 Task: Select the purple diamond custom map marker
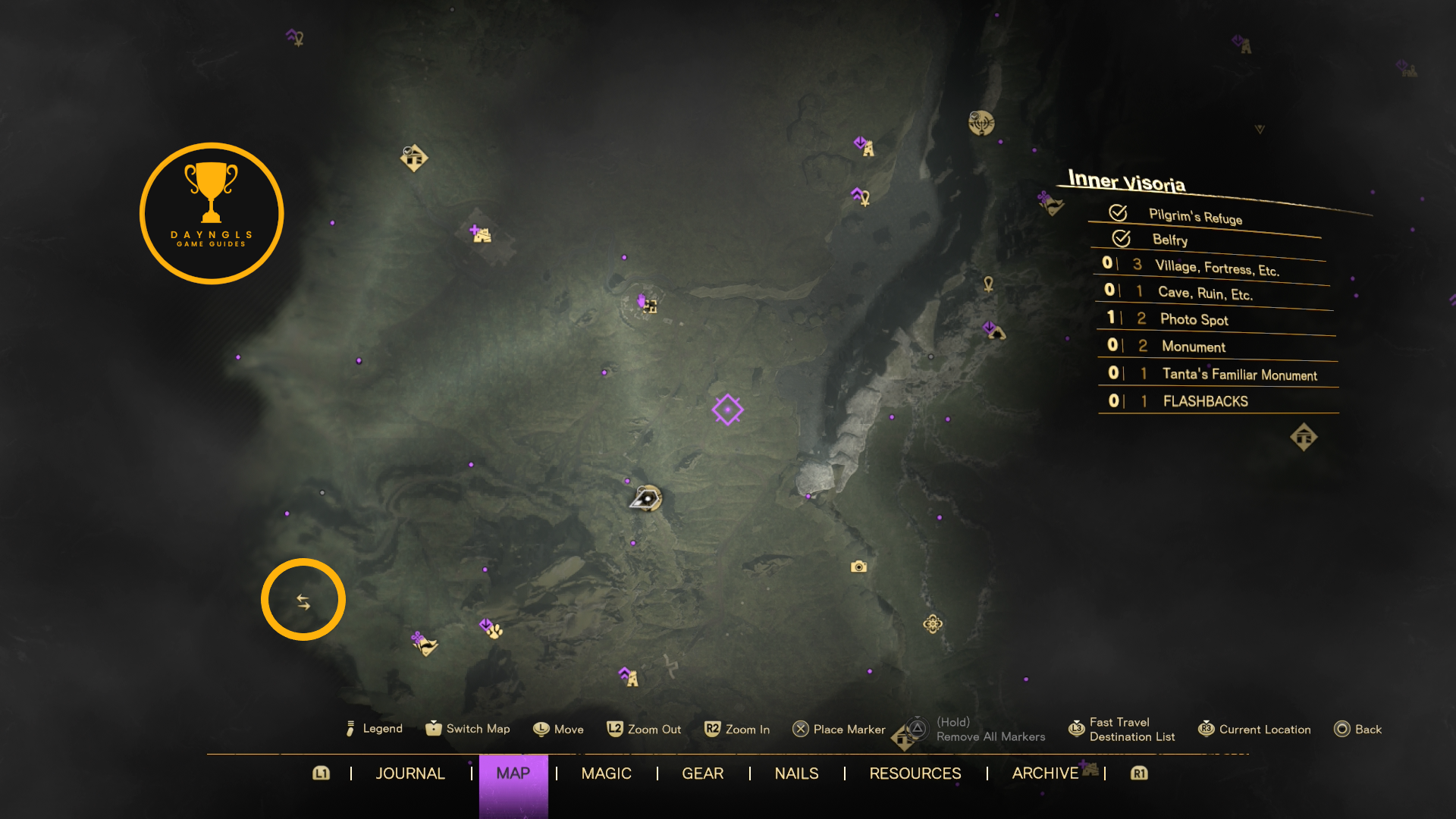pos(727,409)
